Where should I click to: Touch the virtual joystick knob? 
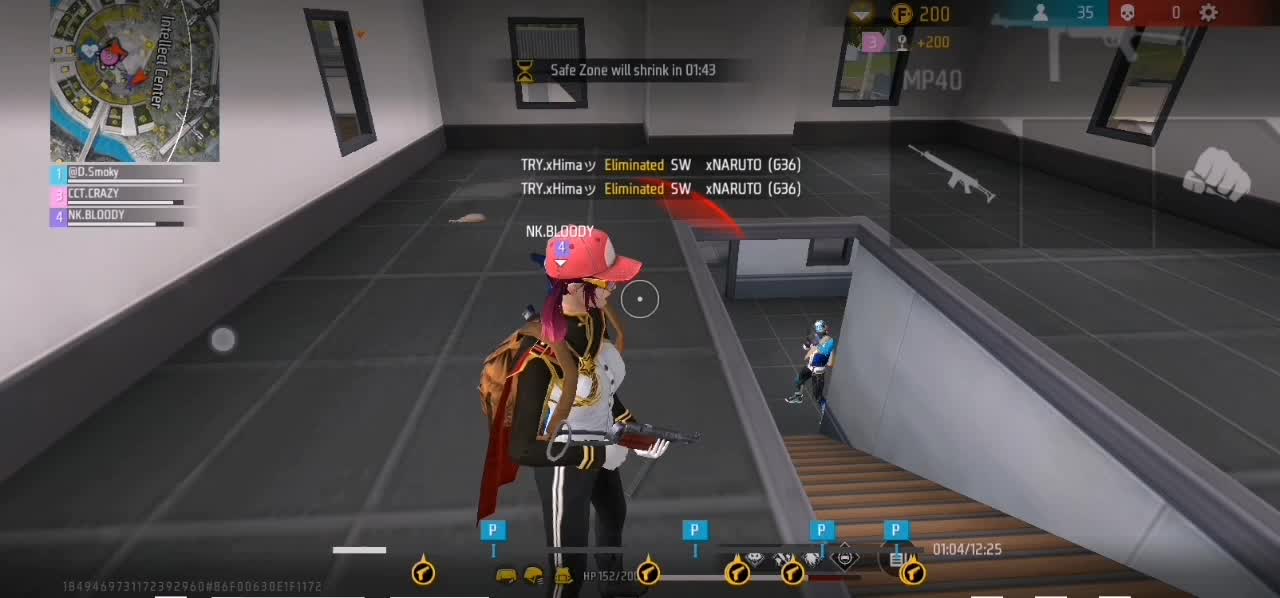[x=223, y=340]
